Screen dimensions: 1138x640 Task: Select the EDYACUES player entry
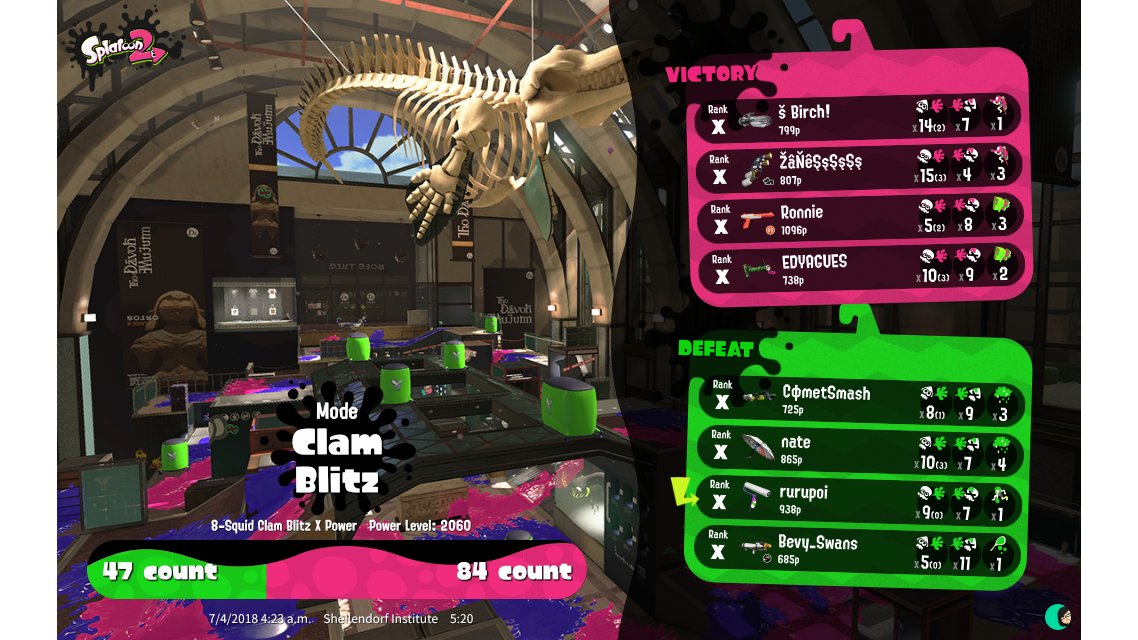coord(860,267)
